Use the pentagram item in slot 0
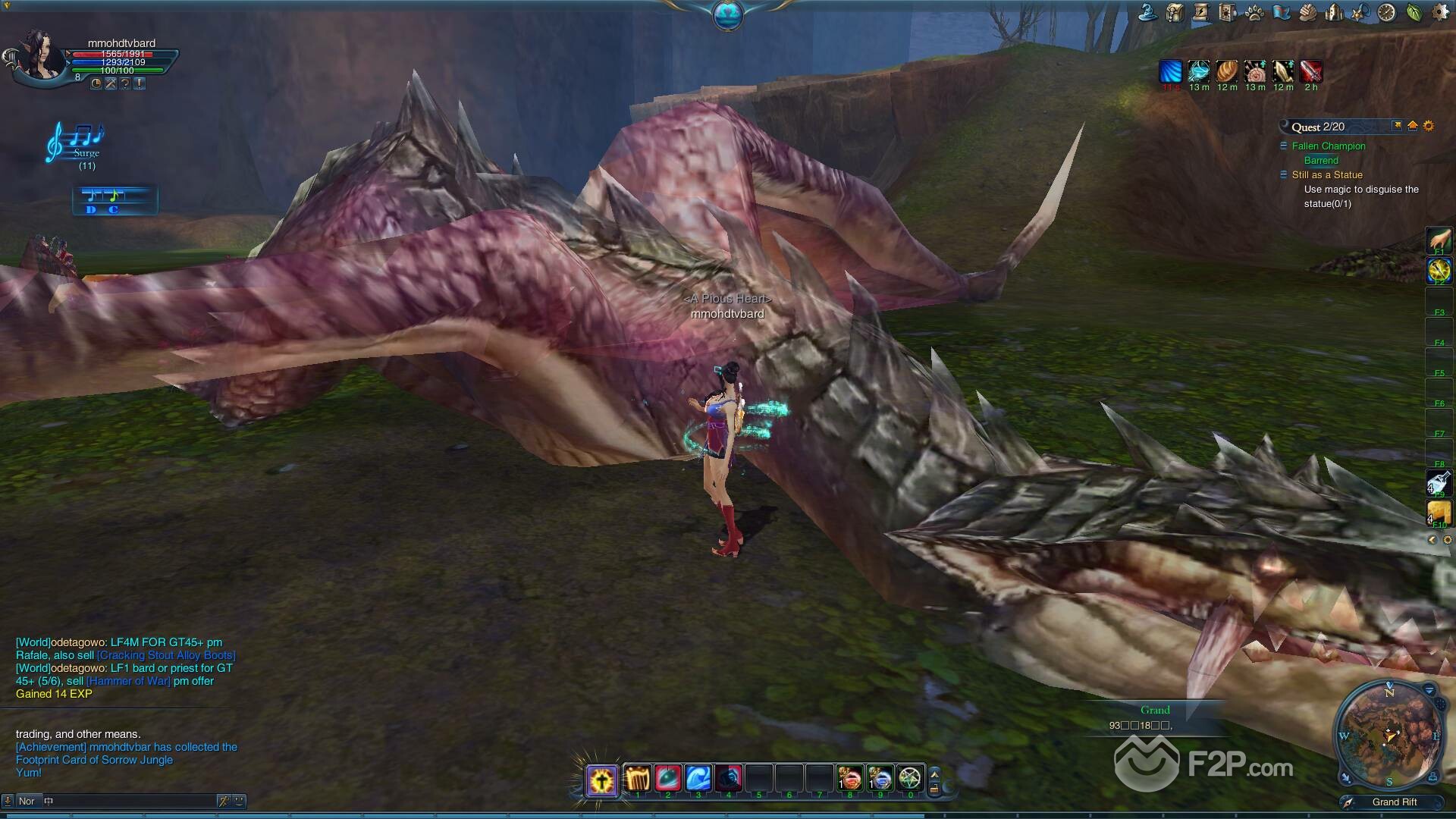 [x=909, y=779]
